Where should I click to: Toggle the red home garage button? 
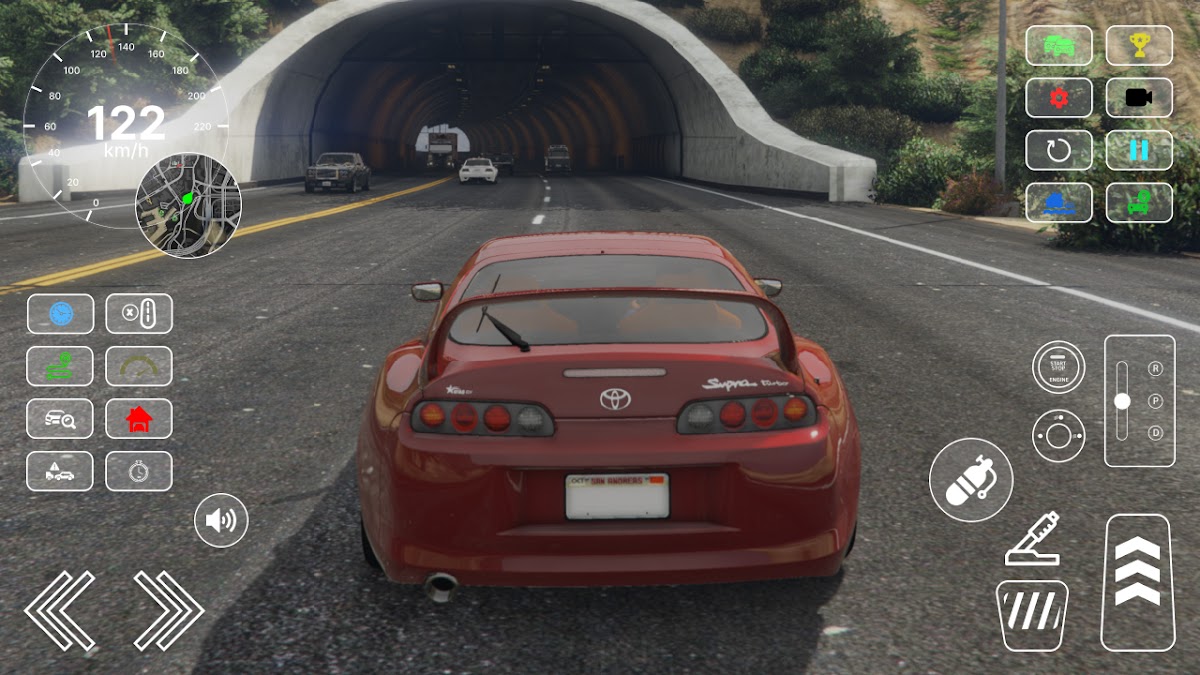point(139,419)
